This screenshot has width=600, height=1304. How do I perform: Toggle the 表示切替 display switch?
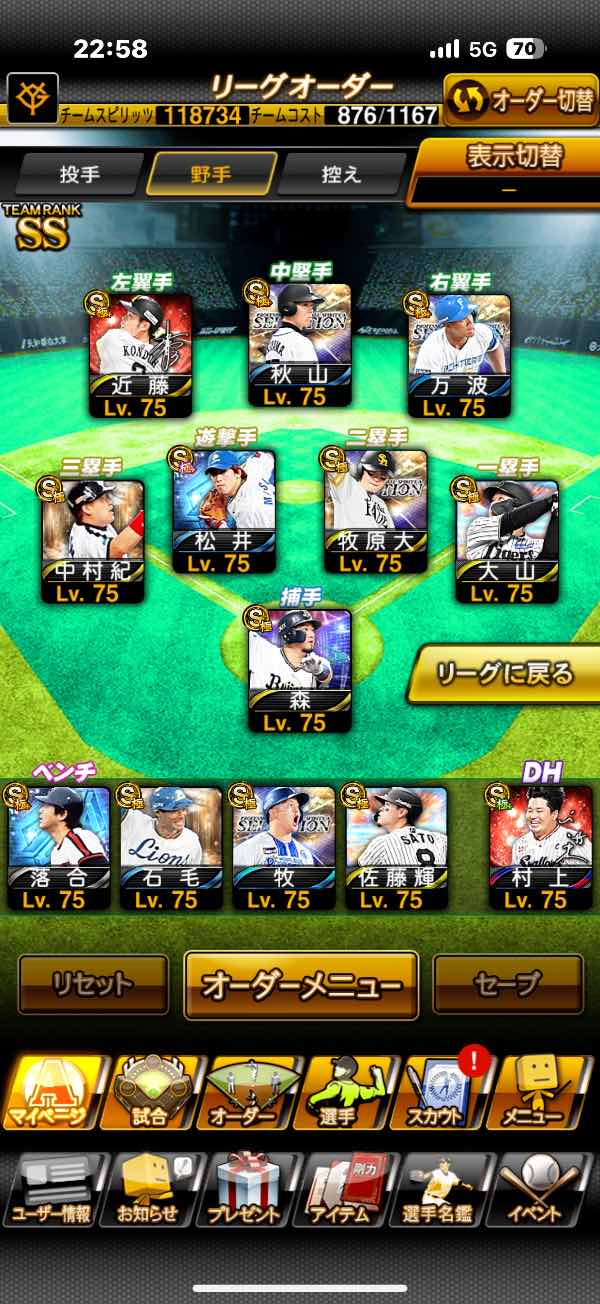click(514, 170)
